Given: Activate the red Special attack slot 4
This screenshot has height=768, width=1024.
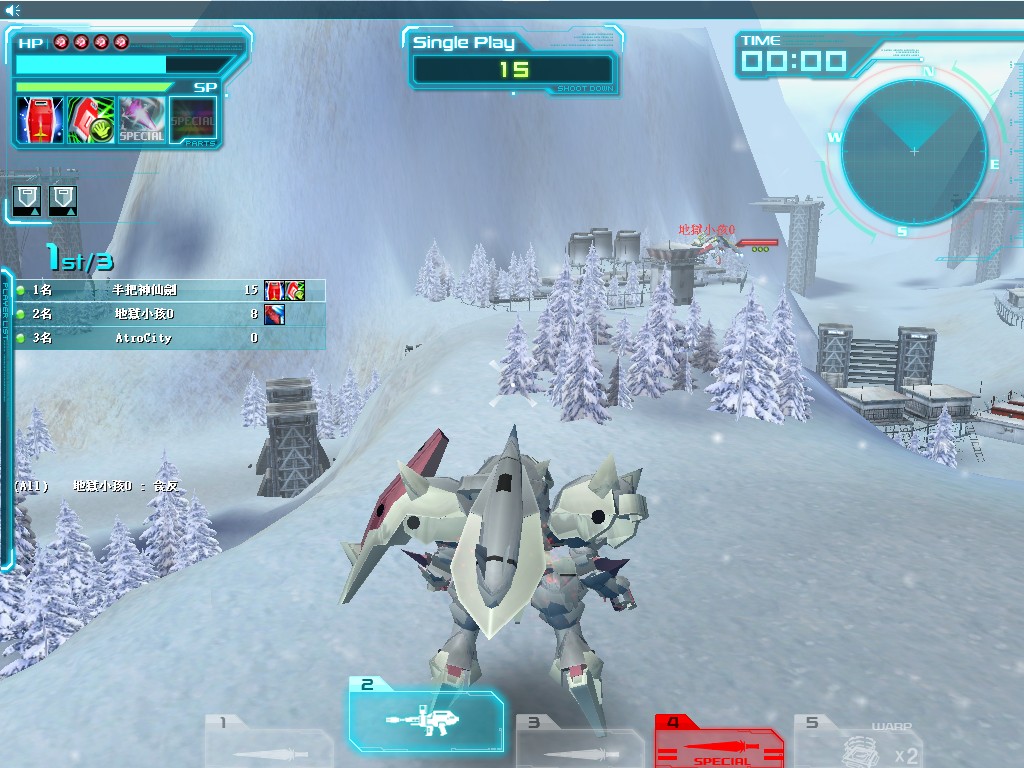Looking at the screenshot, I should [718, 742].
